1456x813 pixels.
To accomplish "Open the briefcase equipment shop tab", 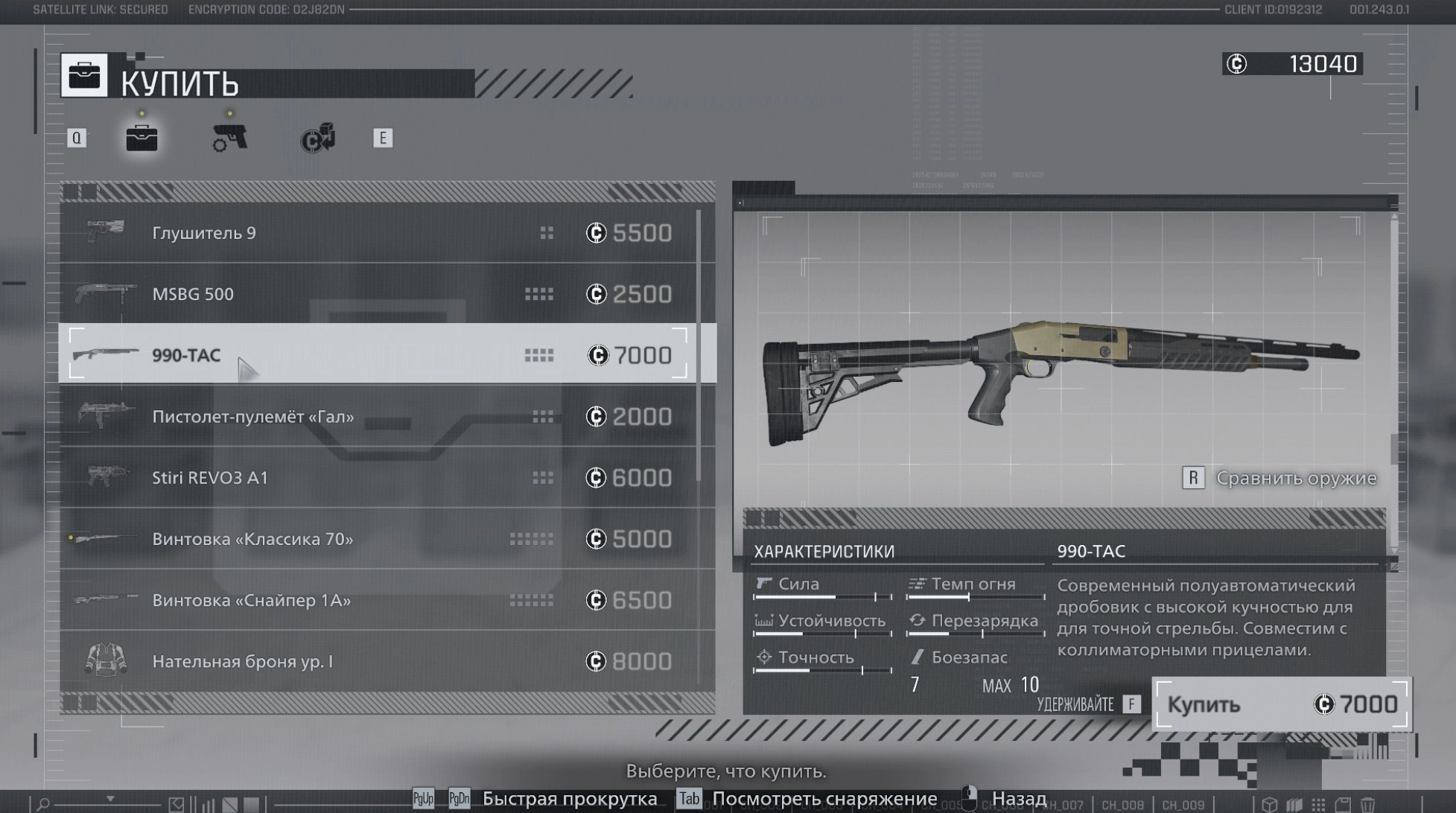I will pyautogui.click(x=142, y=138).
